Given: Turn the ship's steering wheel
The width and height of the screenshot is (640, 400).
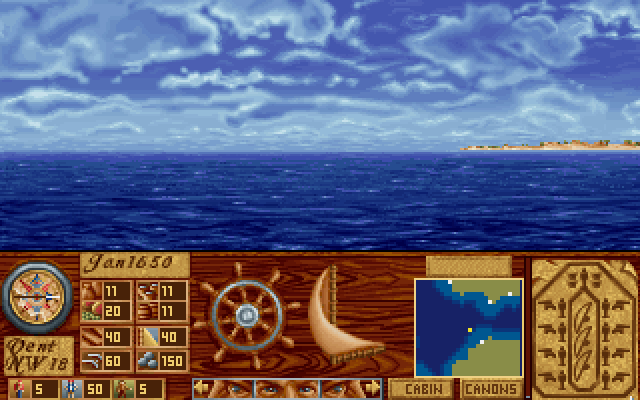Looking at the screenshot, I should tap(248, 314).
